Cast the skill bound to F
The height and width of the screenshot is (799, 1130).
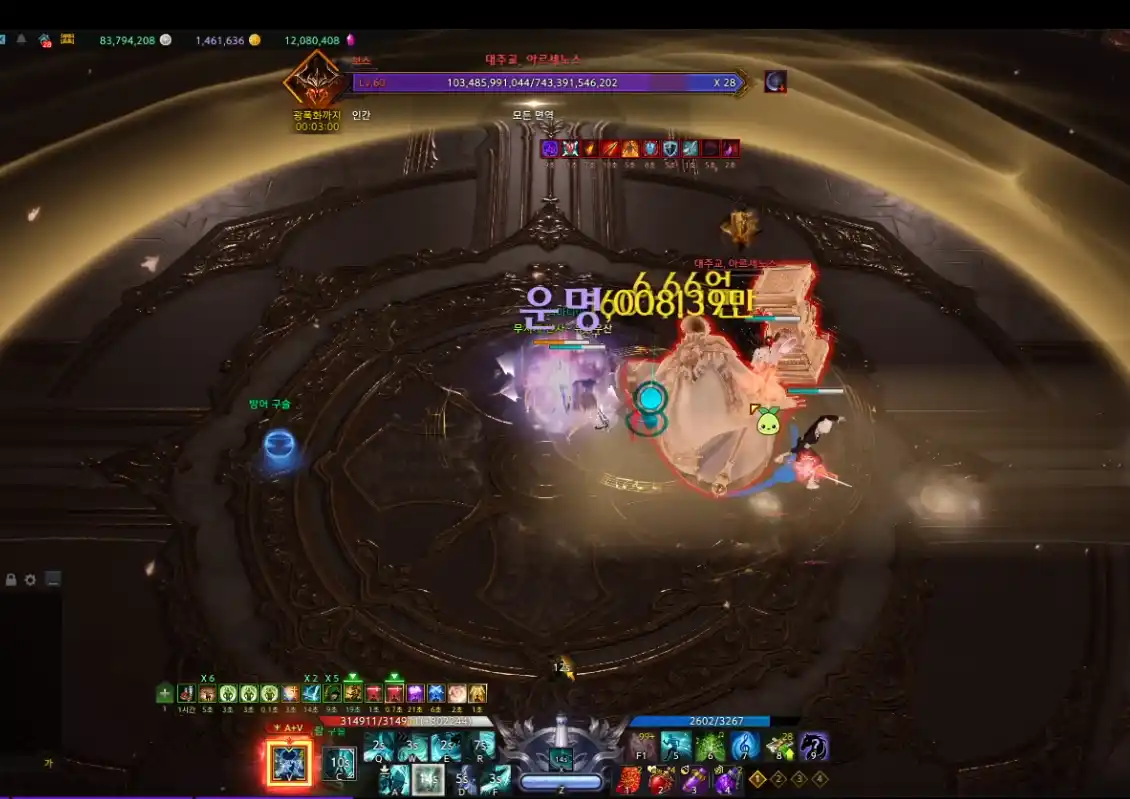pos(497,779)
